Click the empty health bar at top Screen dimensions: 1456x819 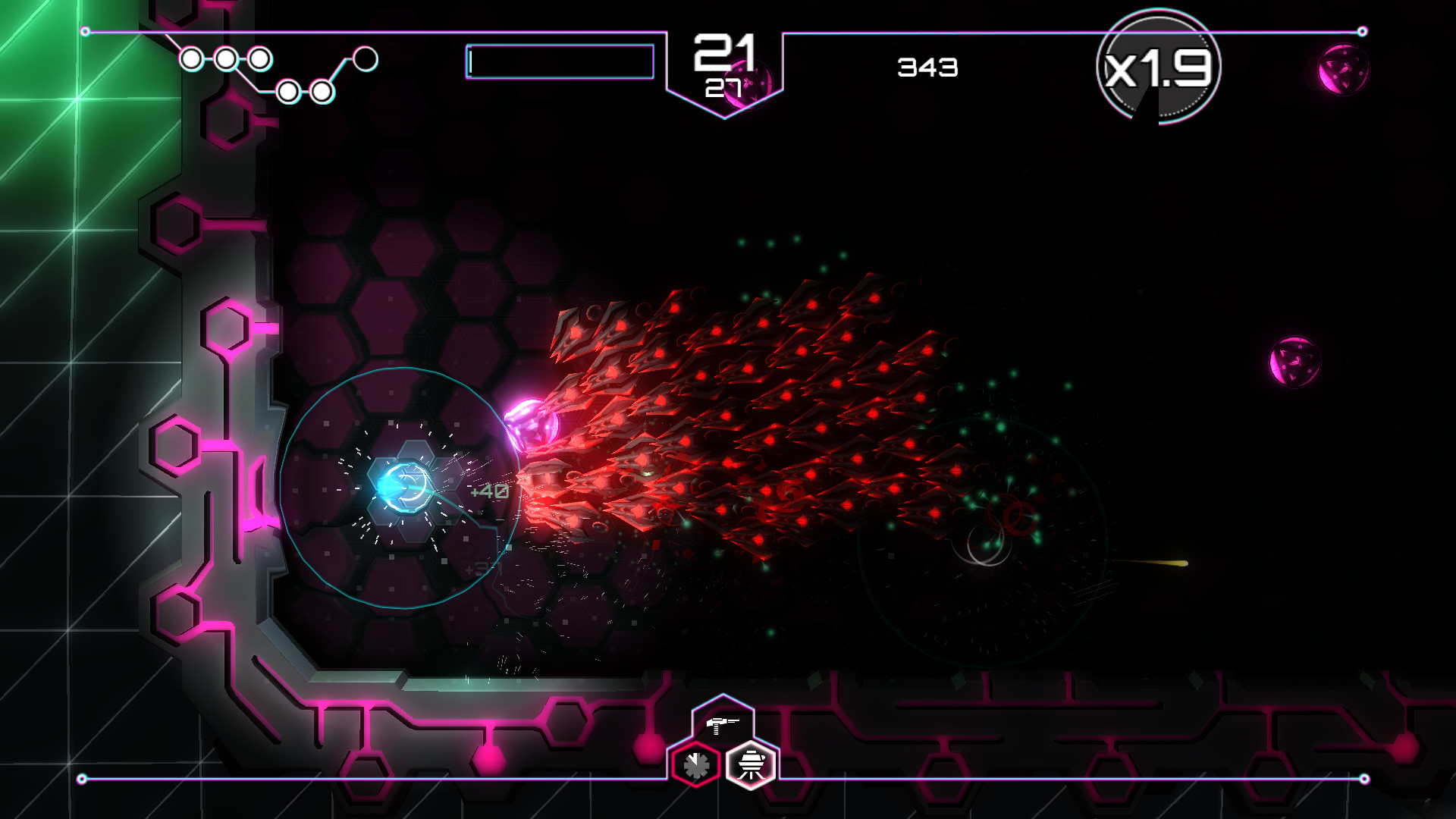(559, 63)
